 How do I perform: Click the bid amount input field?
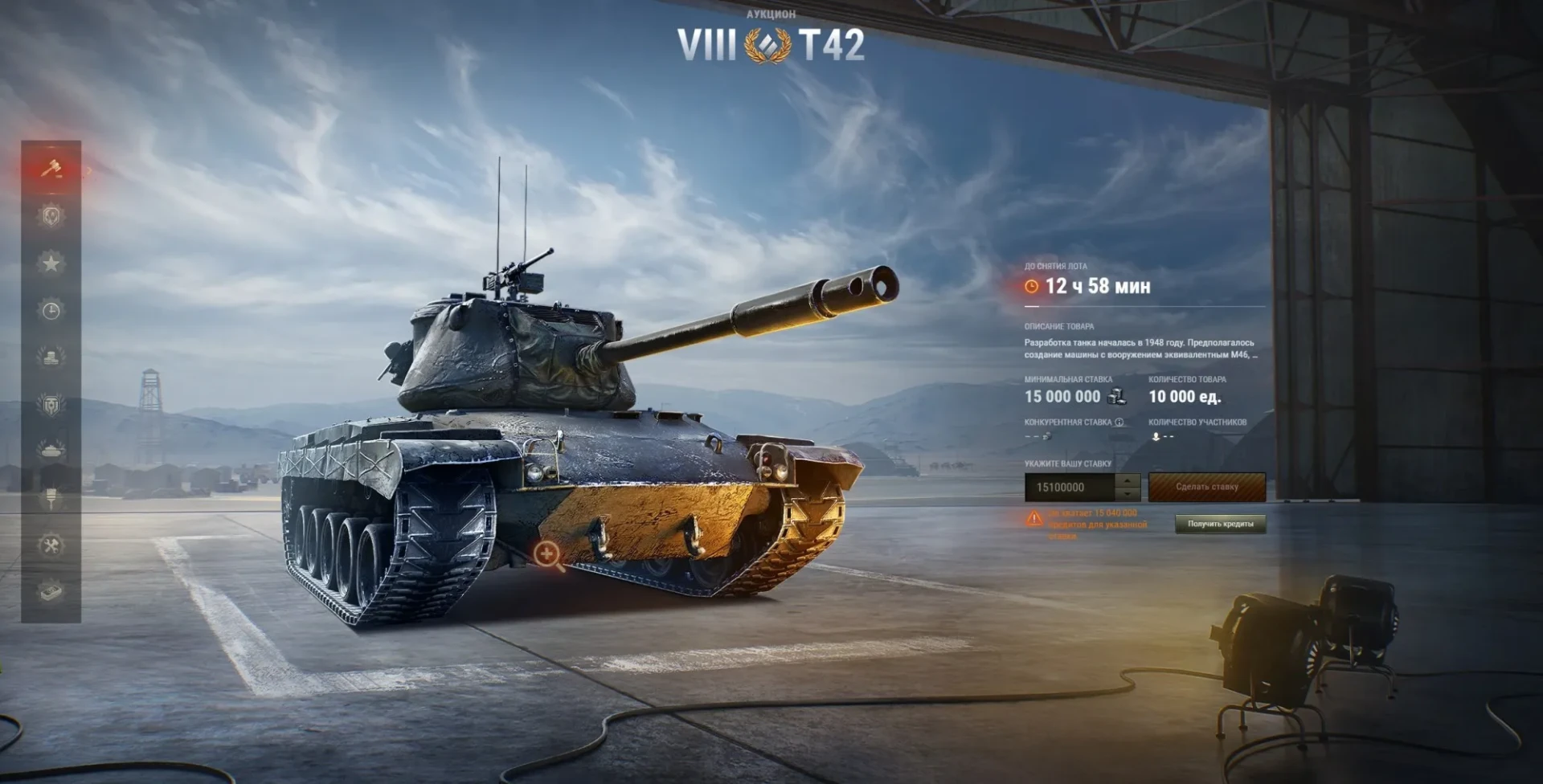[x=1070, y=488]
